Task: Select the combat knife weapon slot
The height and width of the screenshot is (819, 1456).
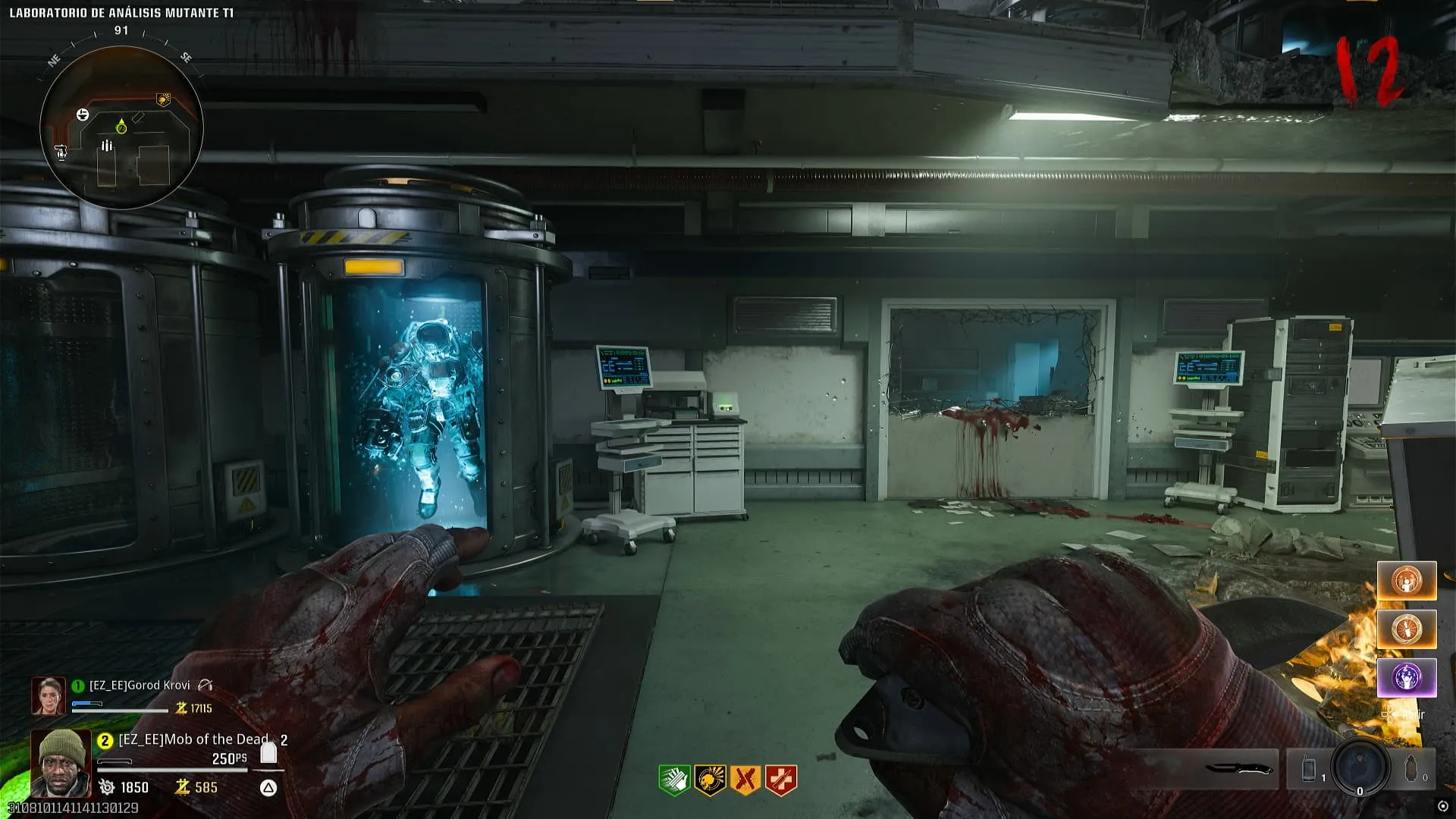Action: 1239,769
